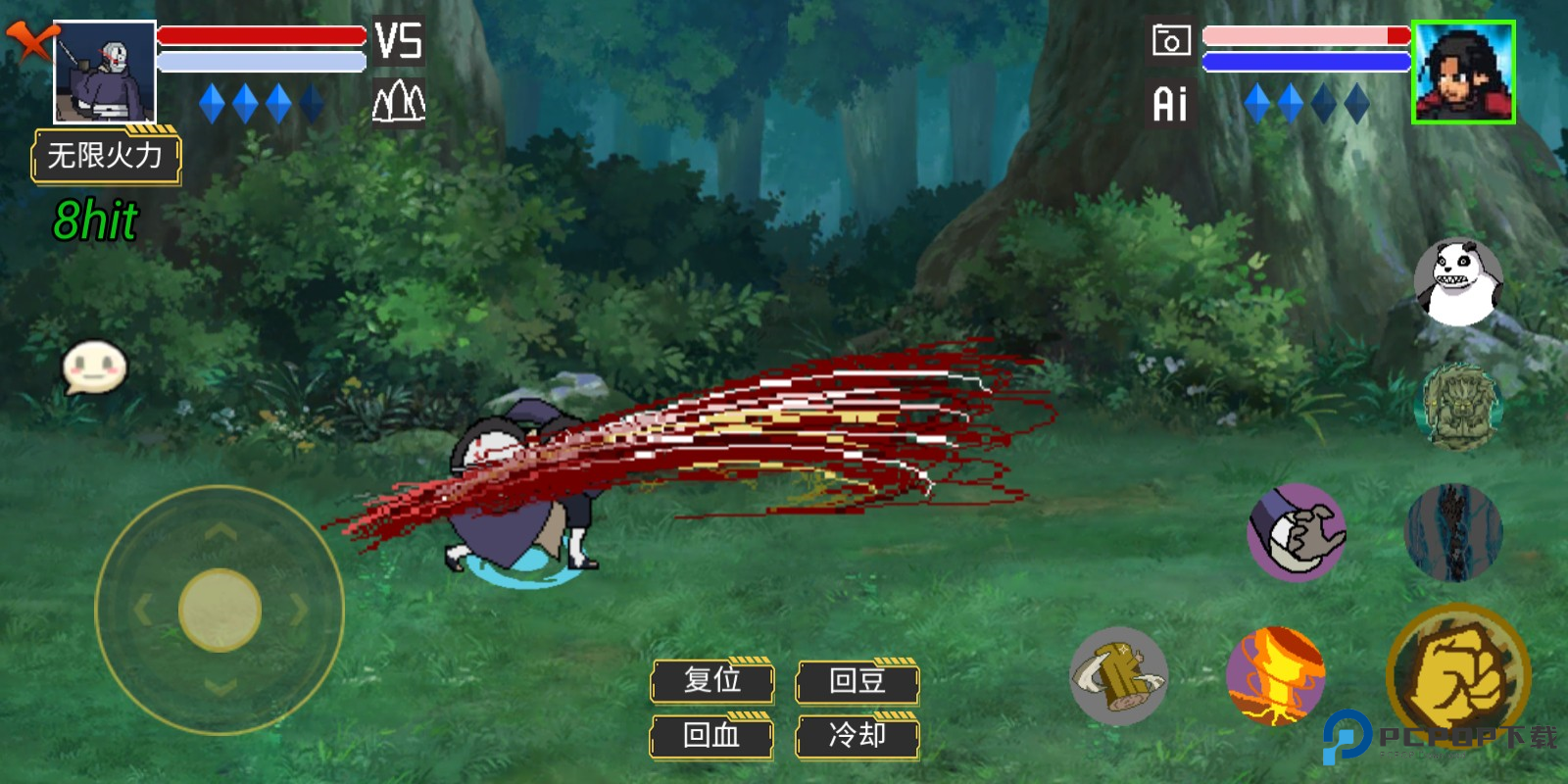Click the mountain stage icon under VS

click(399, 102)
